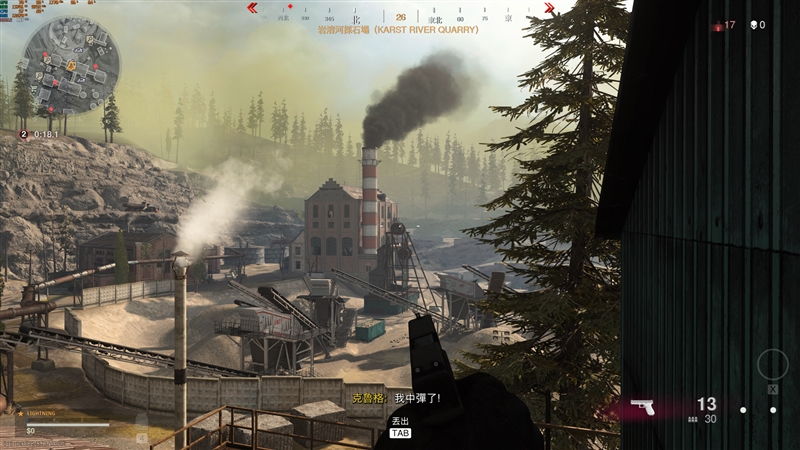Click the red circle-collapse indicator badge
The height and width of the screenshot is (450, 800).
(x=24, y=133)
